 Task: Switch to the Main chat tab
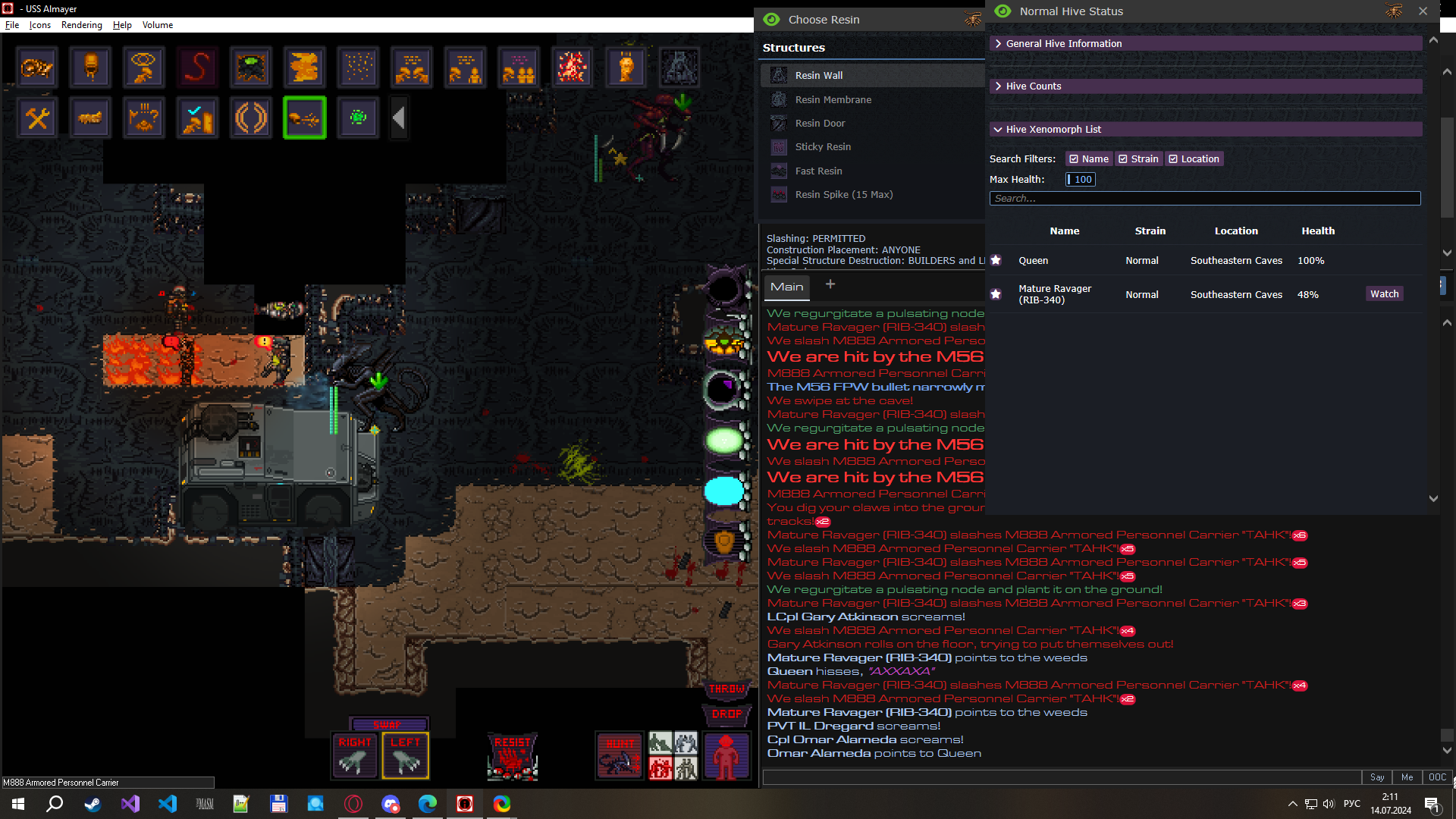click(x=786, y=287)
